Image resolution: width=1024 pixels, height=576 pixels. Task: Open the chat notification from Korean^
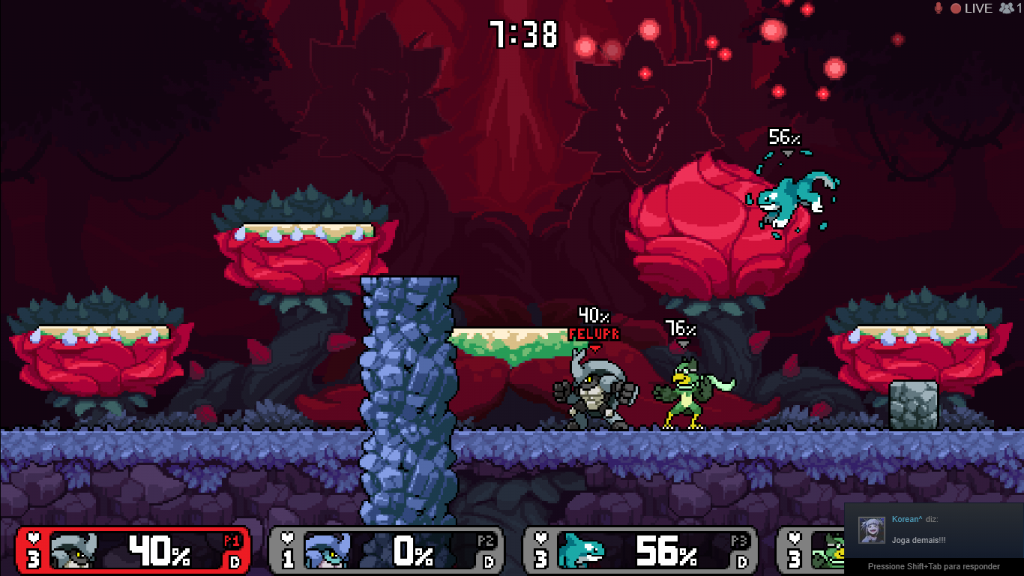935,532
